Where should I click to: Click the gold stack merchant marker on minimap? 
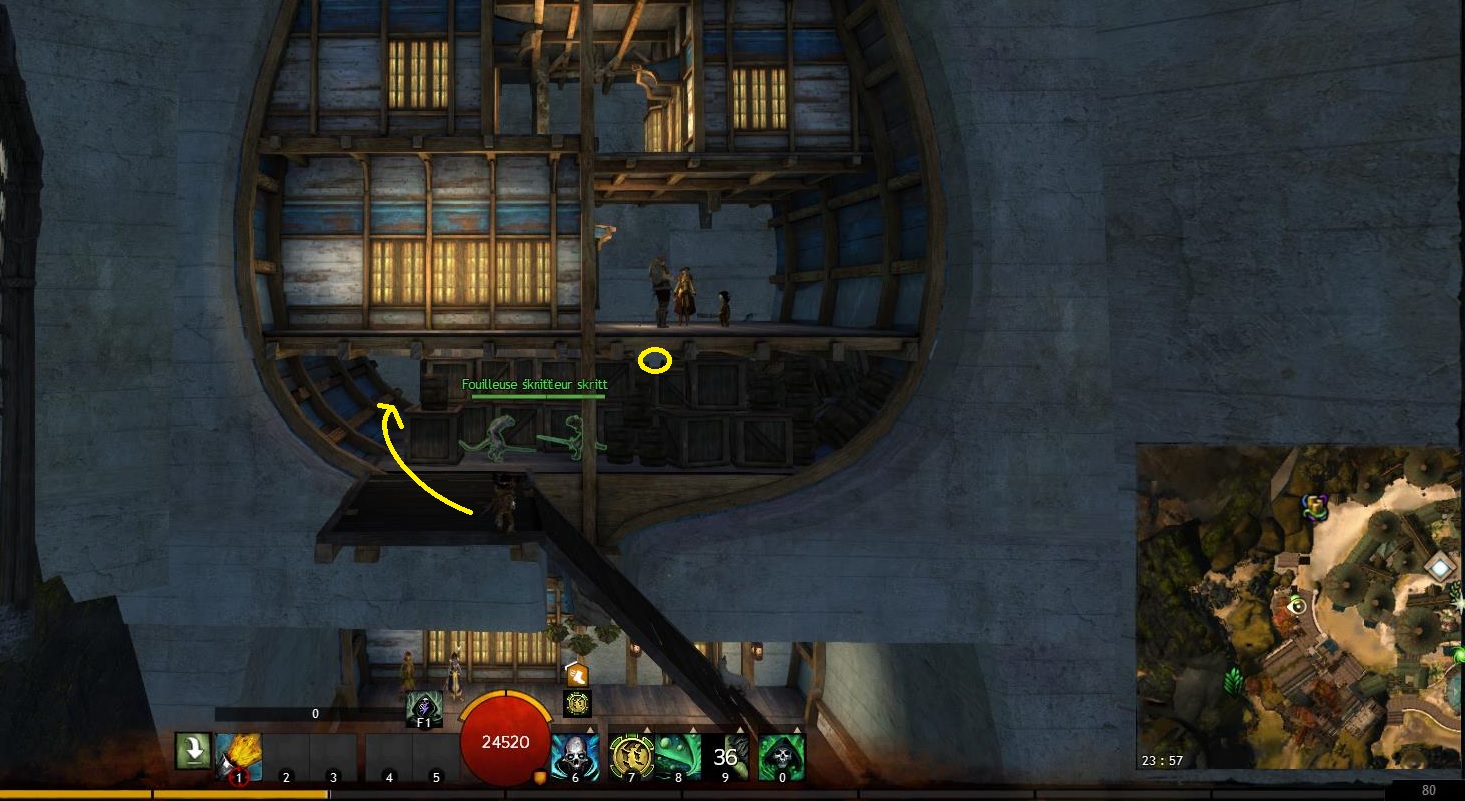[x=1315, y=507]
